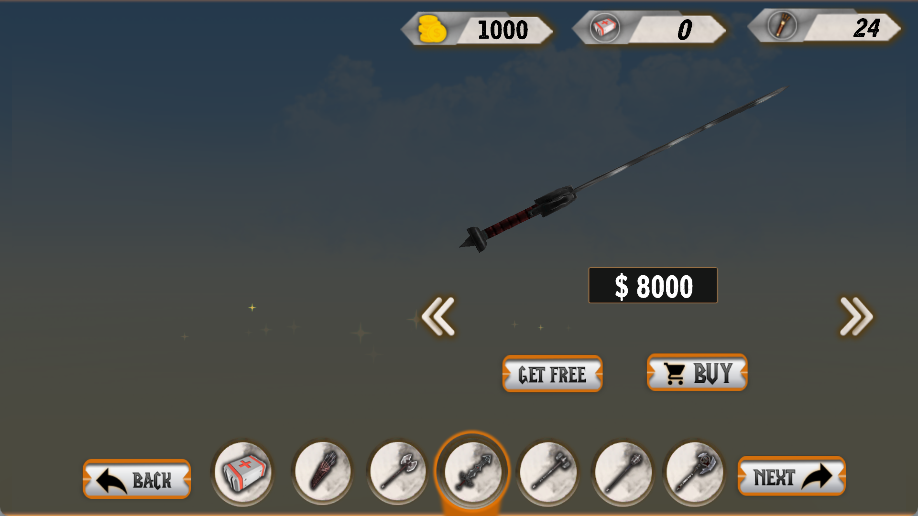Select the war hammer icon
Screen dimensions: 918x516
click(547, 472)
